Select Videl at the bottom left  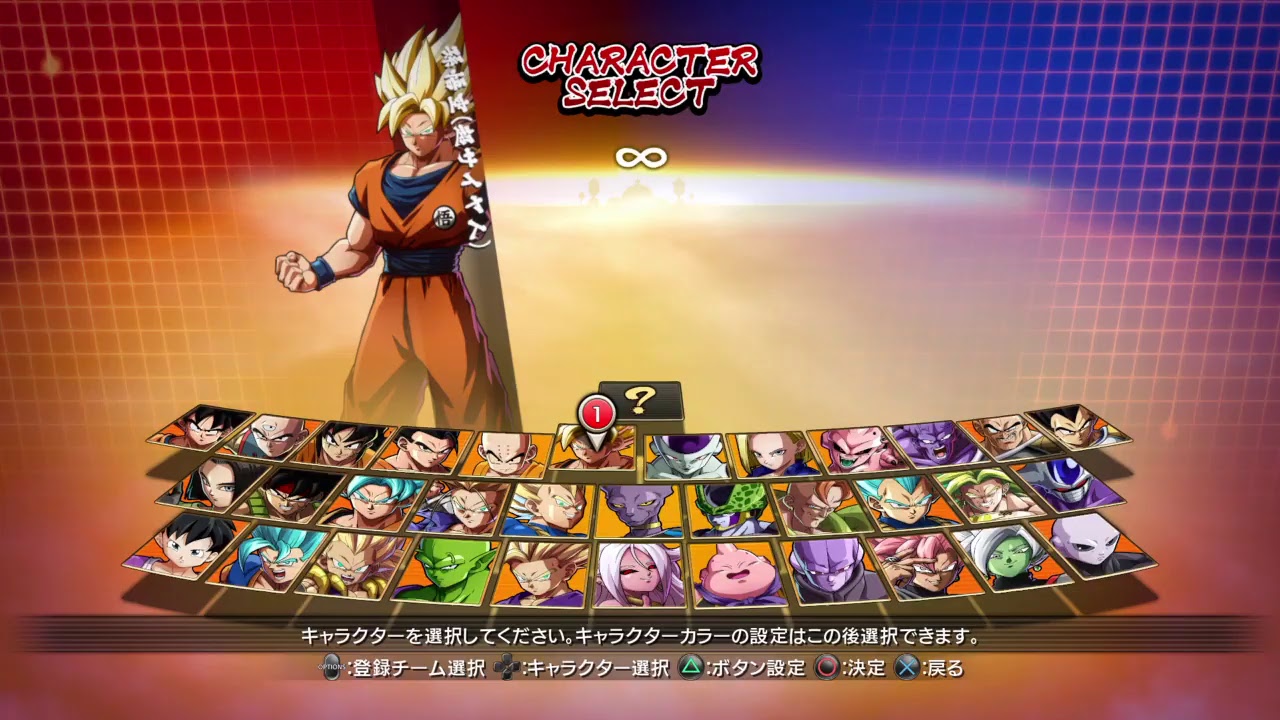pyautogui.click(x=185, y=554)
